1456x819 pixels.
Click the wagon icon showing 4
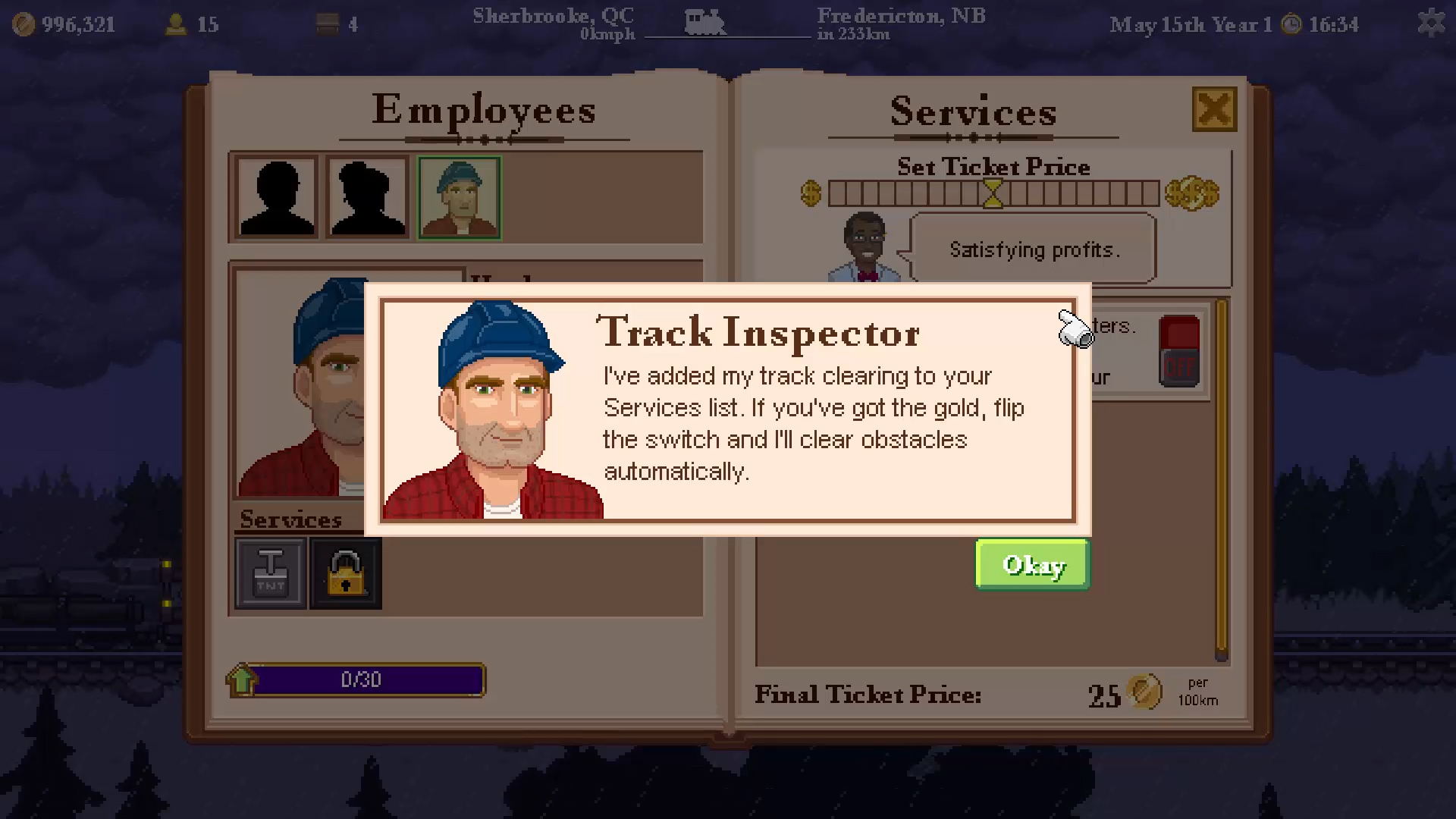[328, 24]
